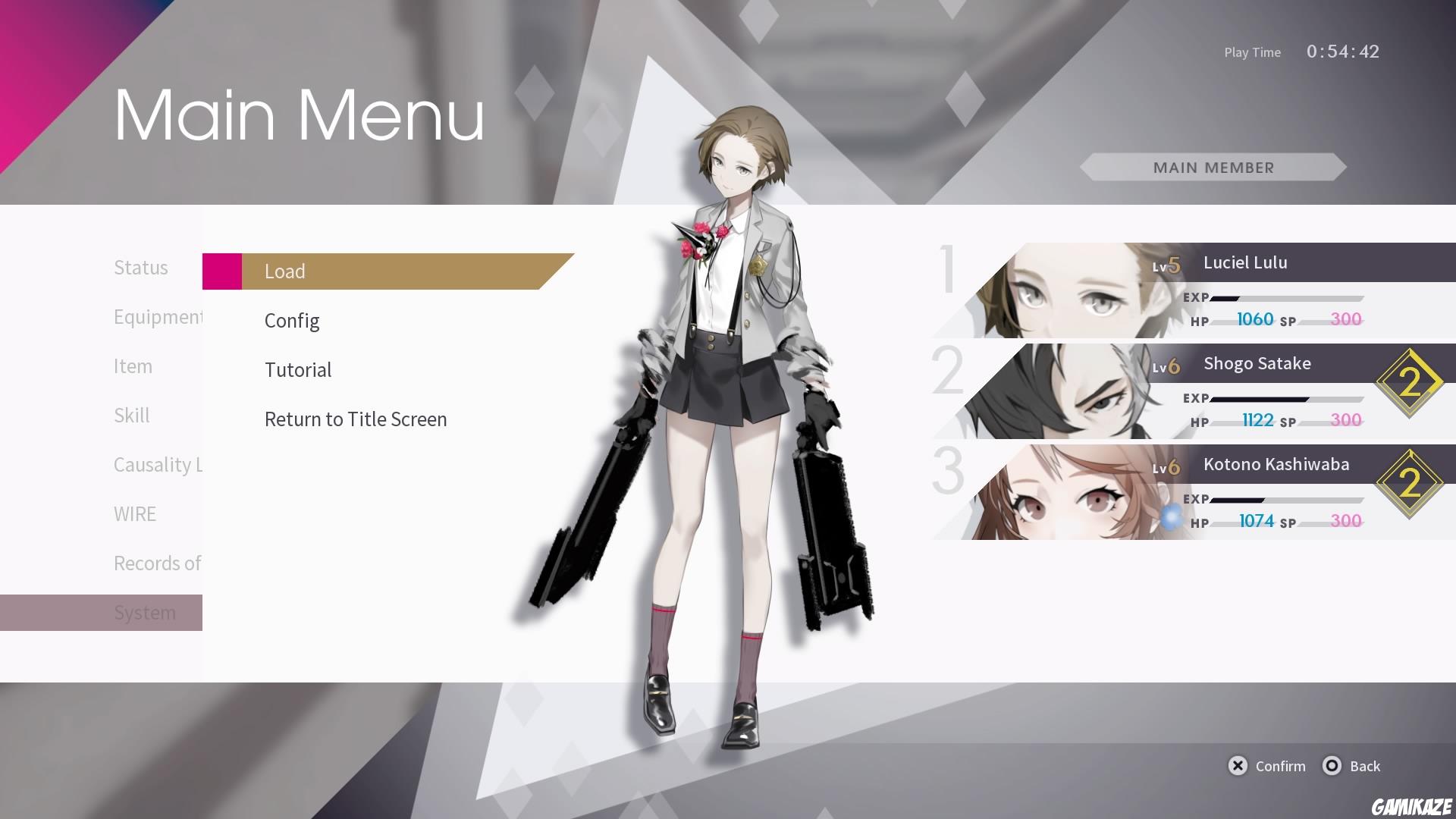Click the MAIN MEMBER banner

point(1213,168)
